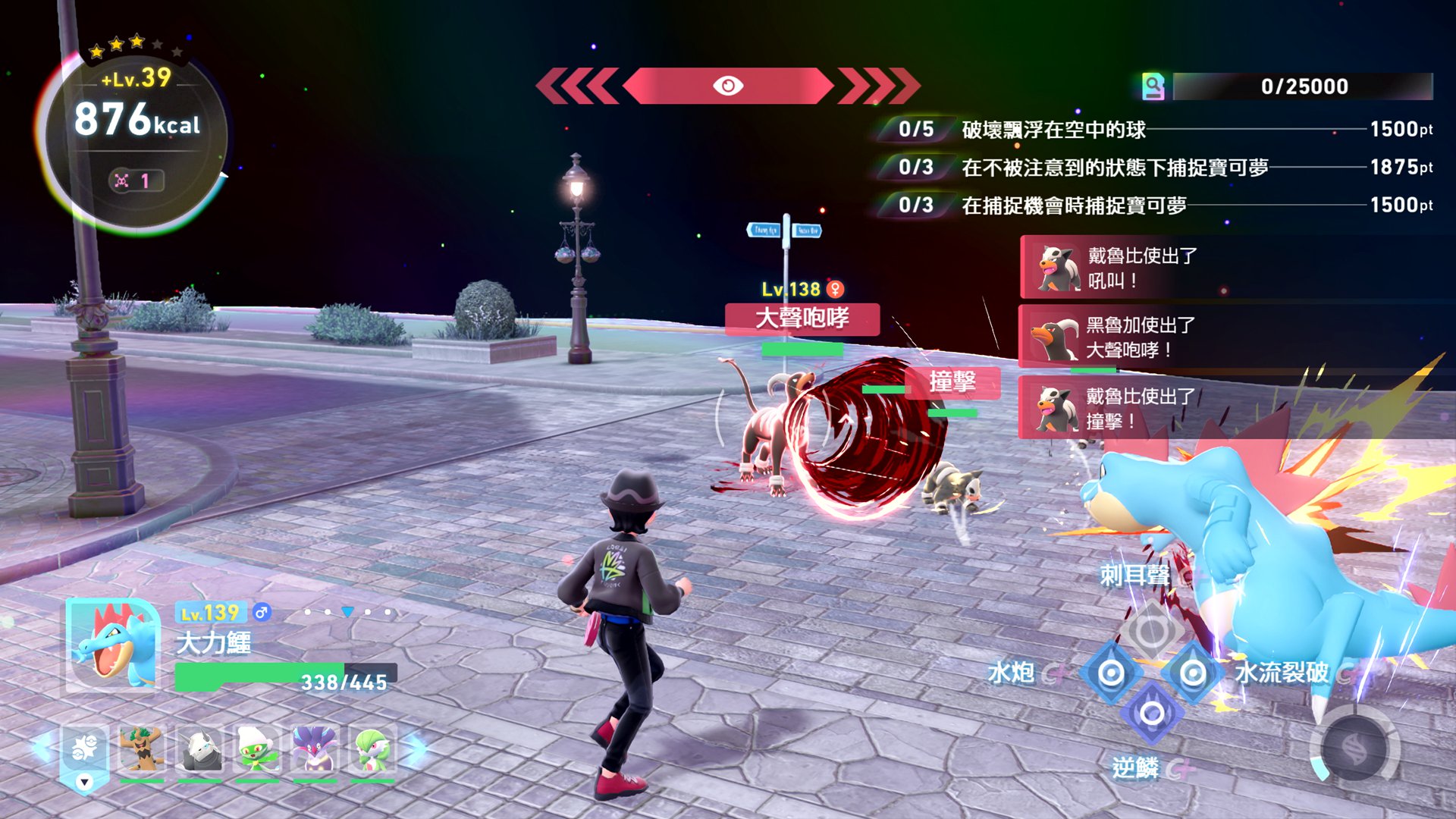Use the 水流裂破 move icon
Screen dimensions: 1456x819
(1193, 673)
